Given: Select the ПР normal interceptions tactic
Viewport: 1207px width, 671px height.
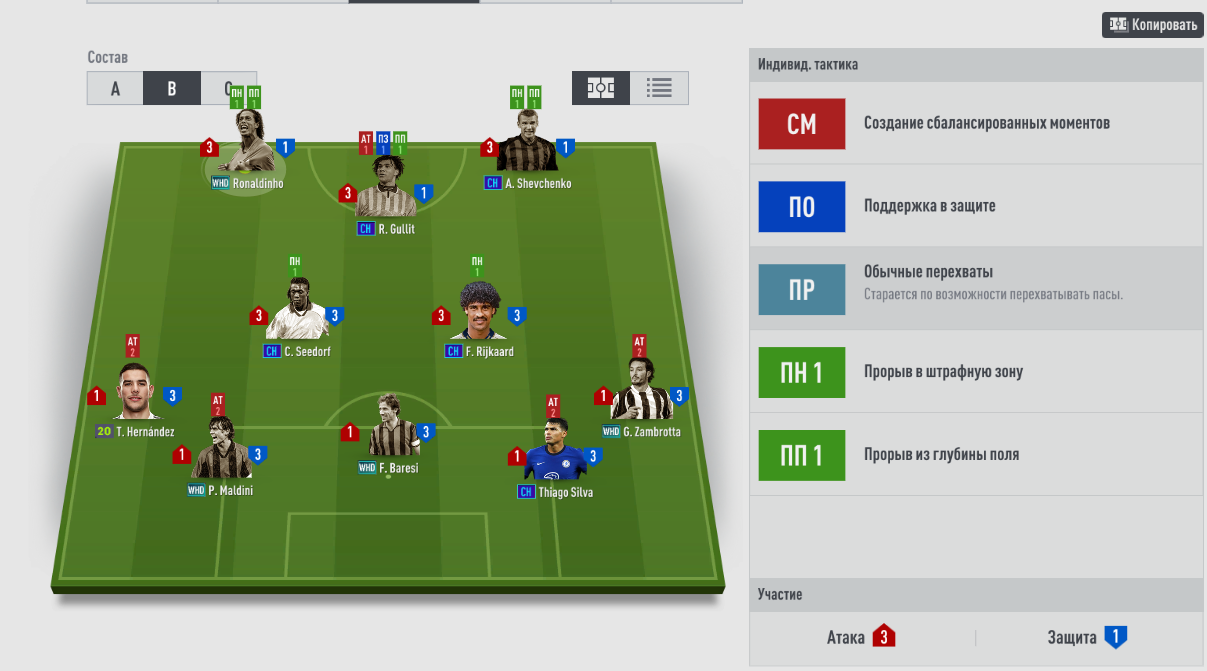Looking at the screenshot, I should 802,289.
